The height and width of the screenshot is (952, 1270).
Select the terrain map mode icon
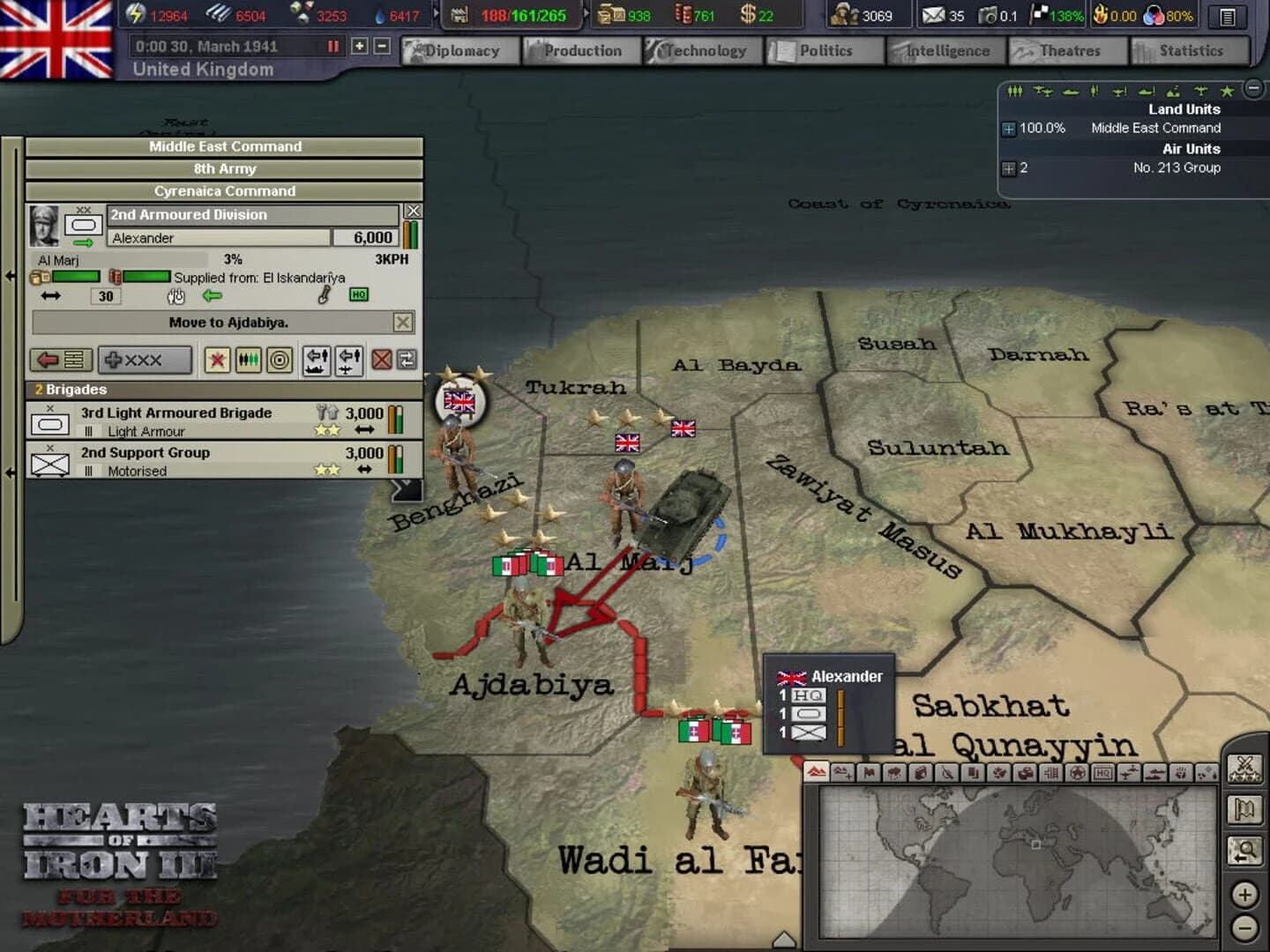point(815,774)
